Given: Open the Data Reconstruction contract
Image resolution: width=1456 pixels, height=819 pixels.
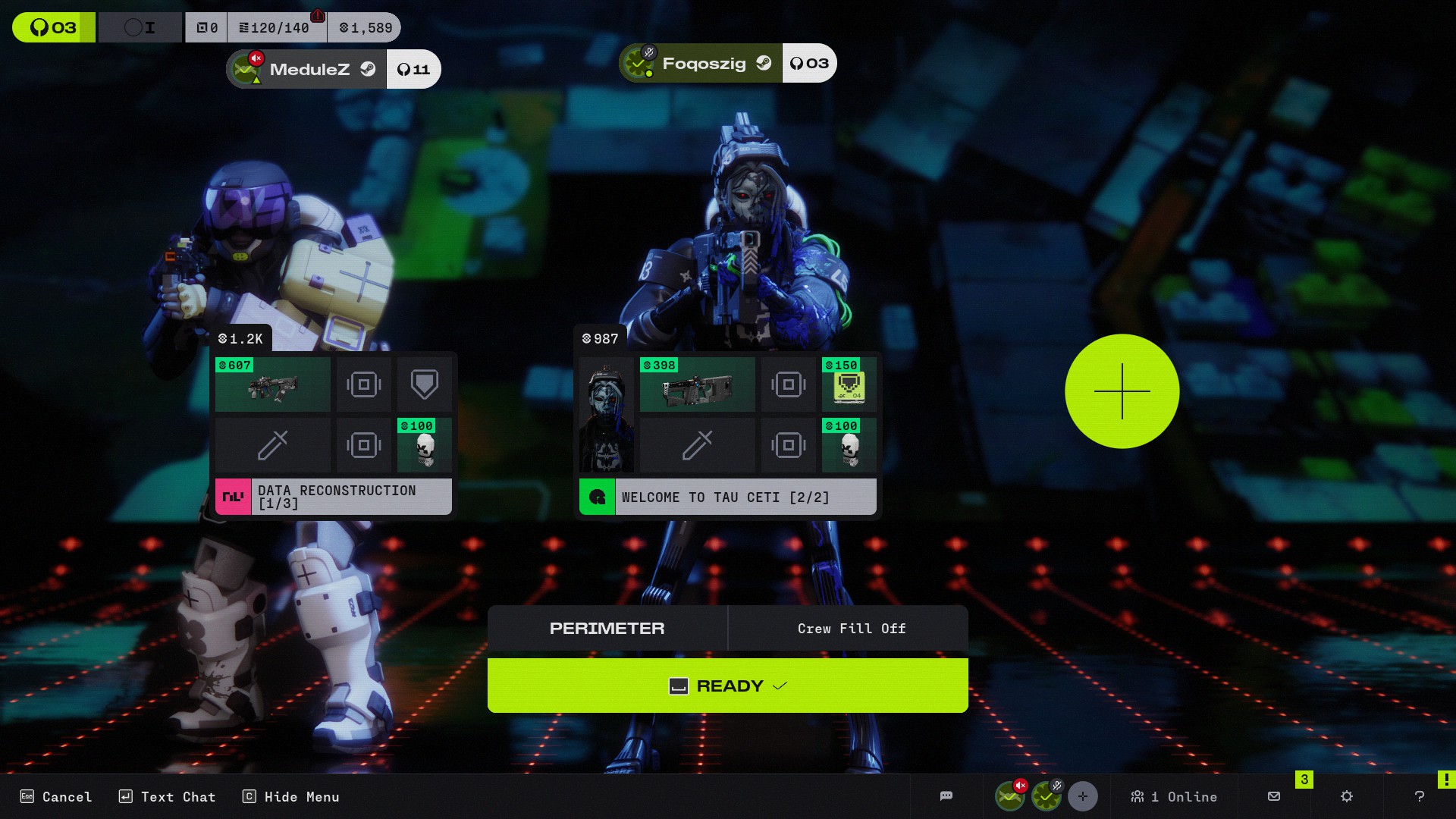Looking at the screenshot, I should click(334, 497).
